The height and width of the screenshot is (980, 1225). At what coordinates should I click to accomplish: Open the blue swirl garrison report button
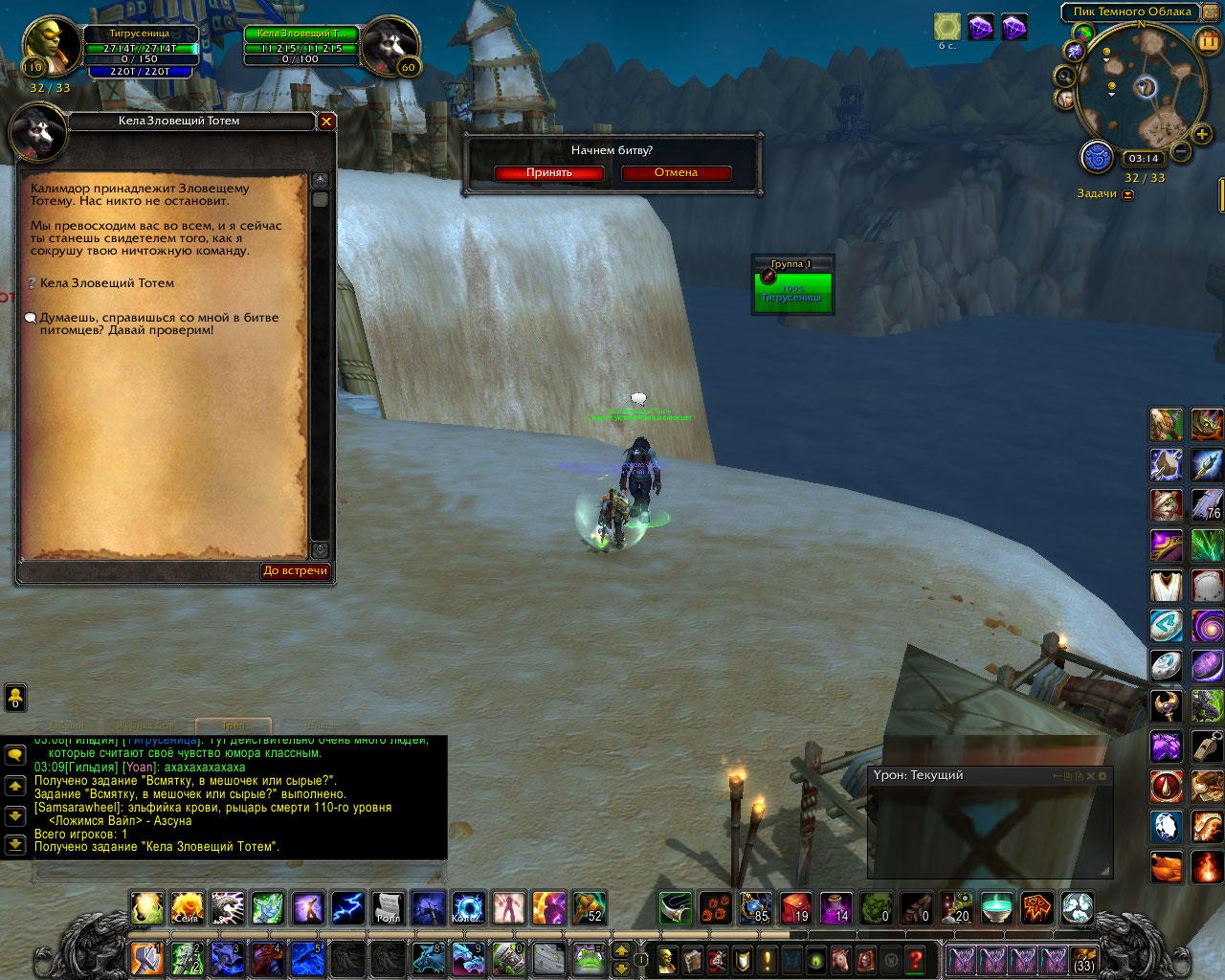1097,156
